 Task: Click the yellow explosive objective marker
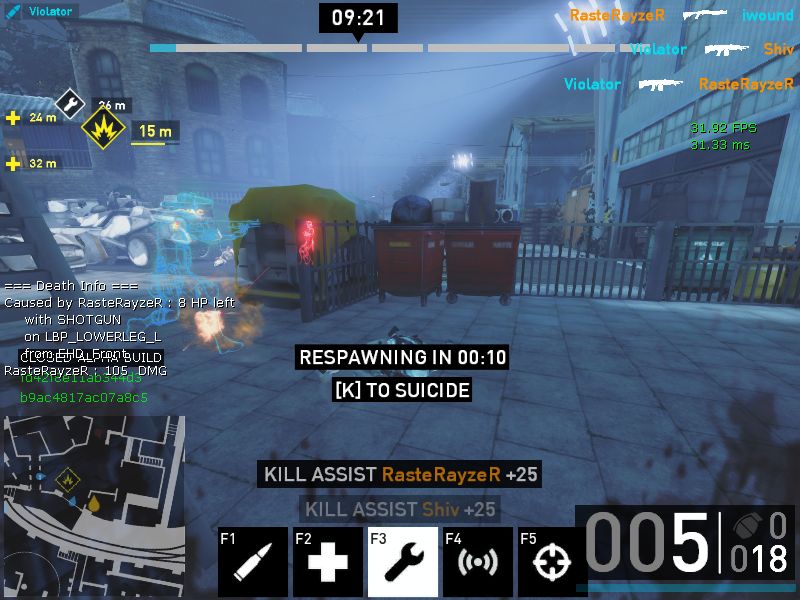tap(103, 129)
